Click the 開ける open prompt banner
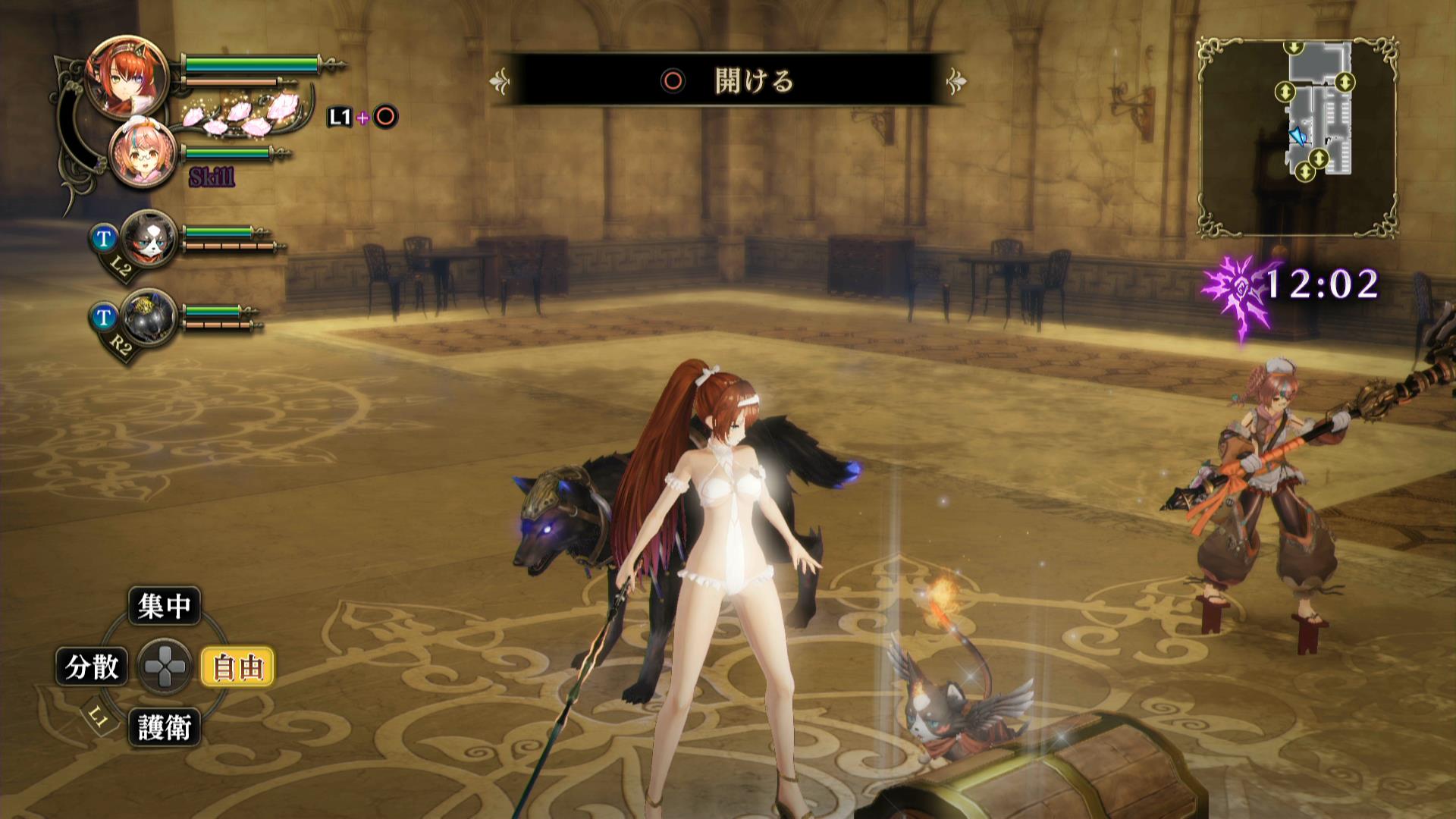Viewport: 1456px width, 819px height. coord(728,80)
